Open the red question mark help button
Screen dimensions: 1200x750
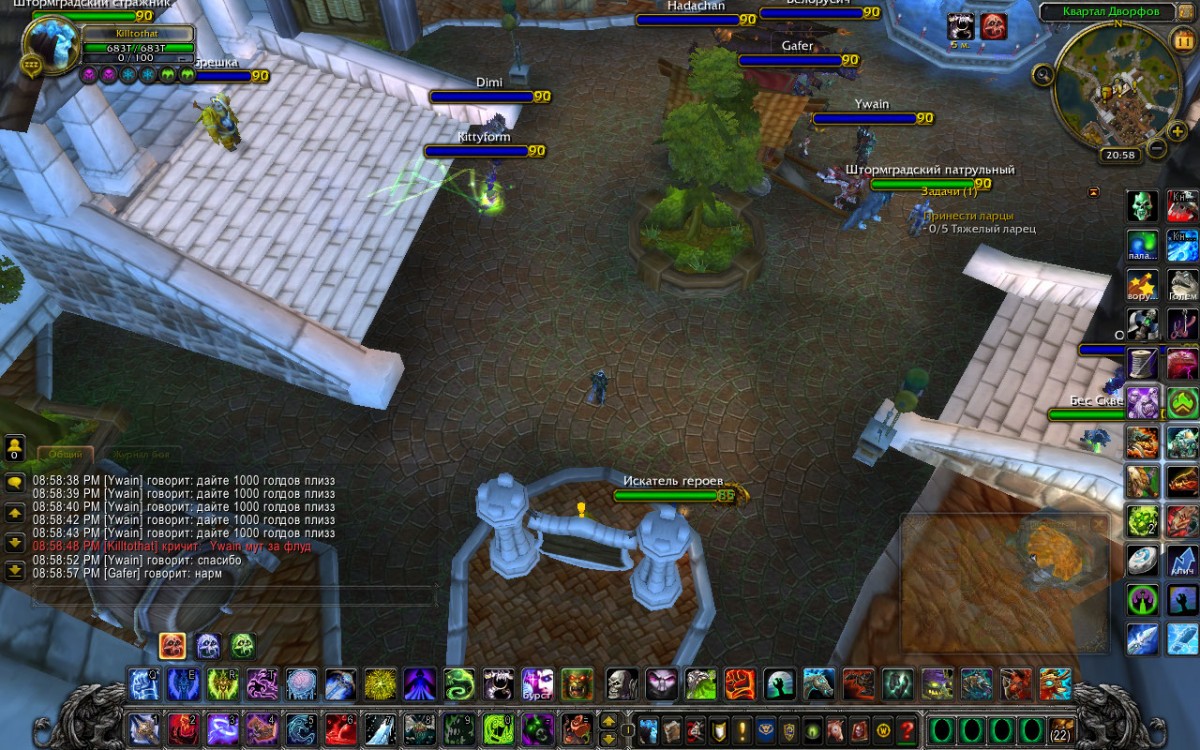pos(907,729)
